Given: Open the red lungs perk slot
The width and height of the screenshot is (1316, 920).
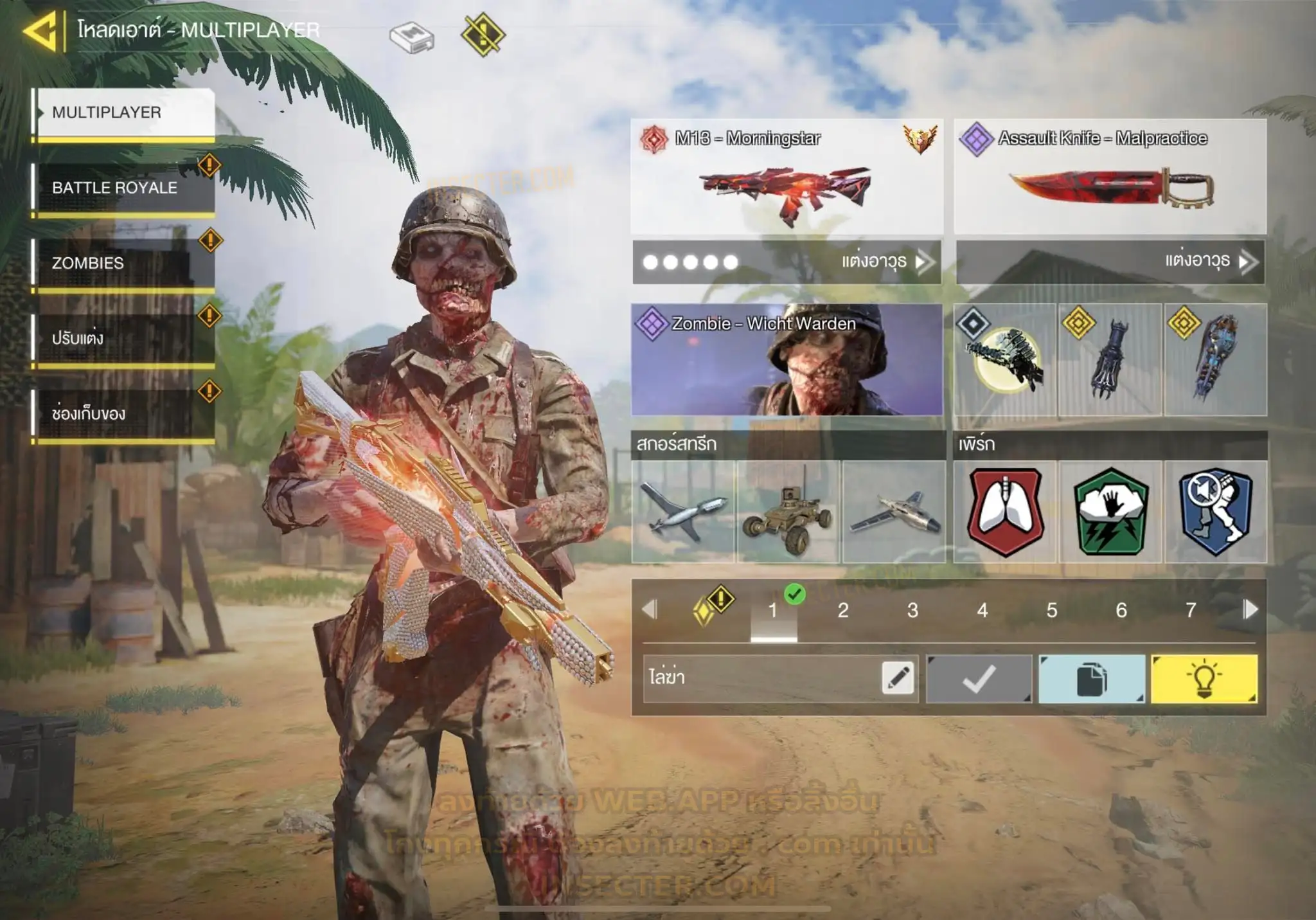Looking at the screenshot, I should pyautogui.click(x=1005, y=512).
